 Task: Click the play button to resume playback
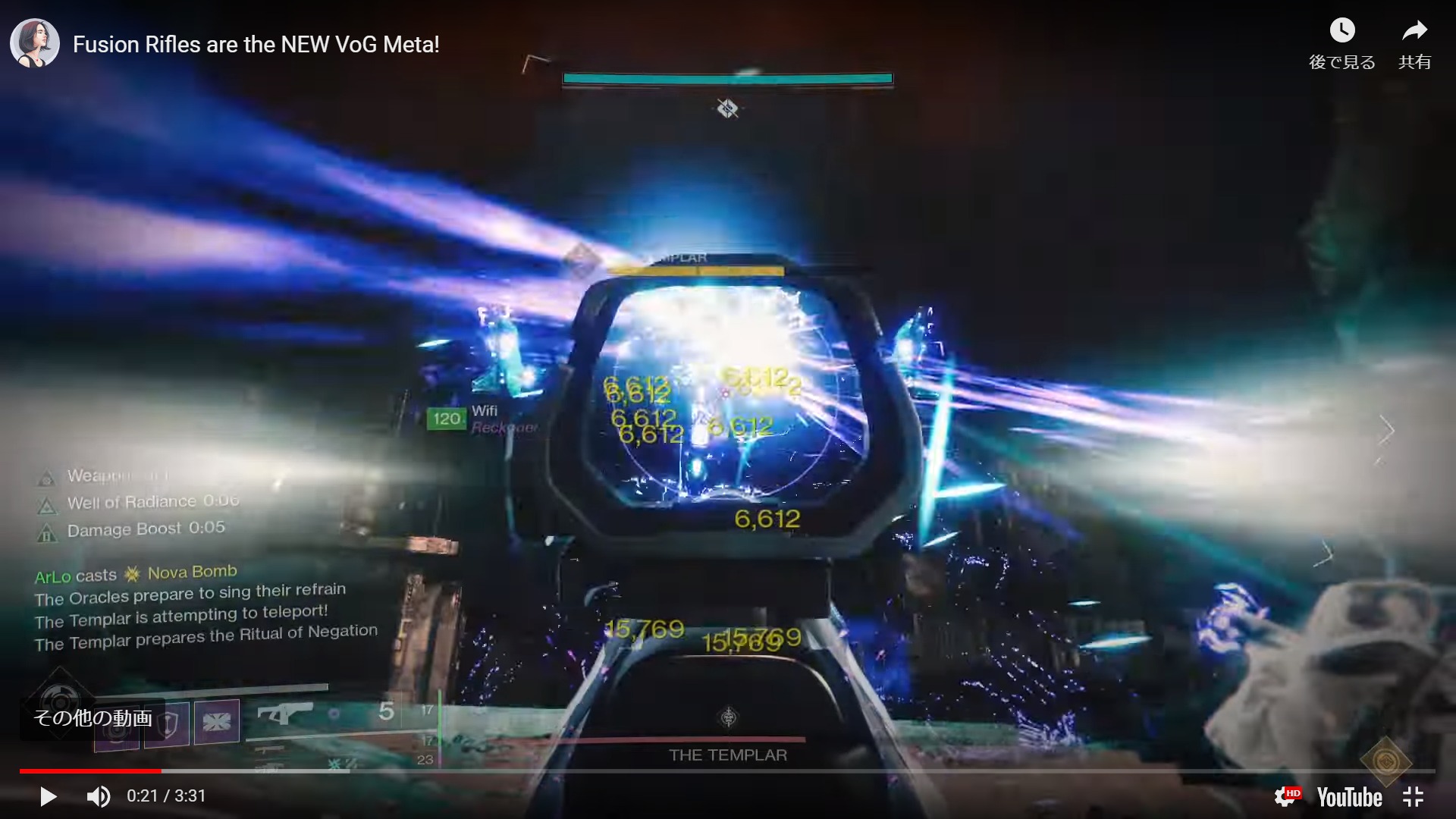click(x=48, y=796)
